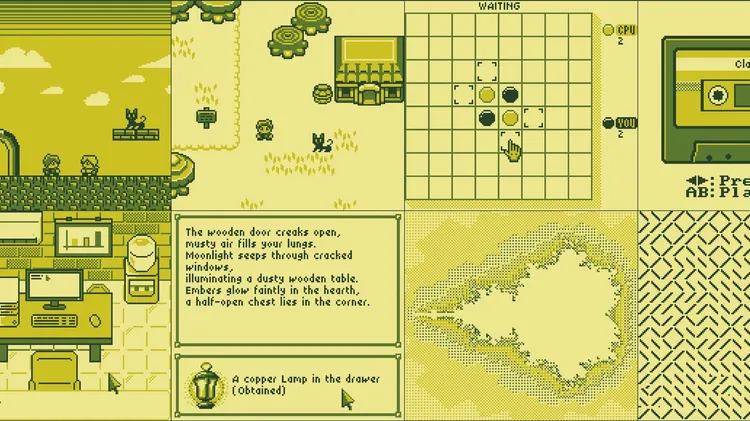Select the marked square above the yellow disc
Screen dimensions: 750x421
click(x=486, y=71)
